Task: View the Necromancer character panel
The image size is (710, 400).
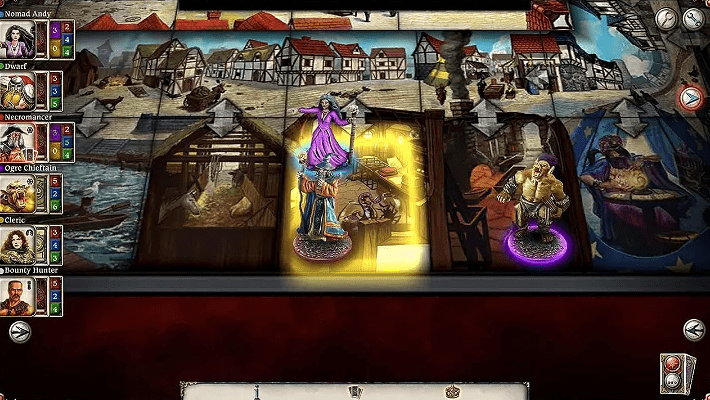Action: coord(18,142)
